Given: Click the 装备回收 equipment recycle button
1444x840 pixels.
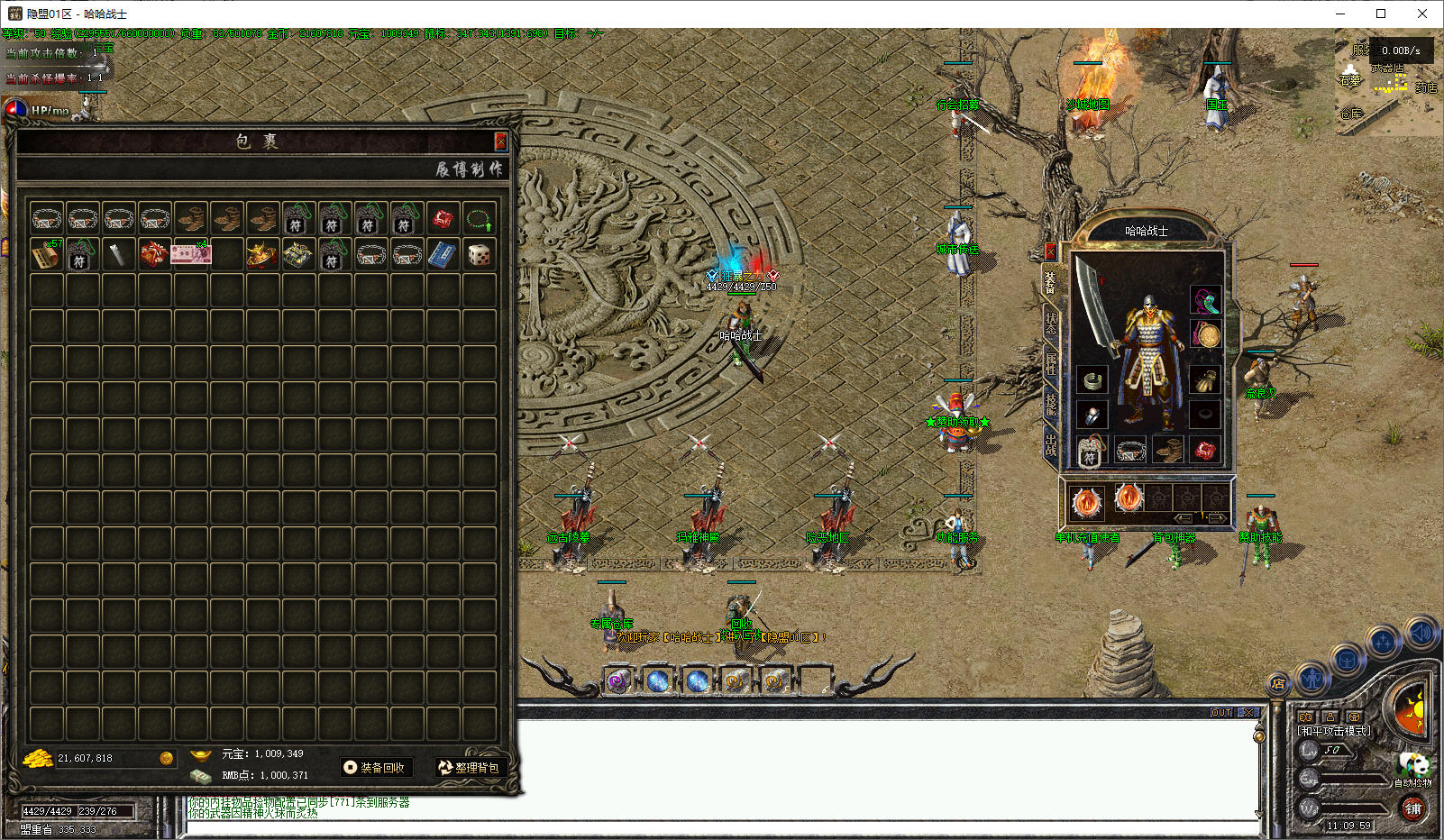Looking at the screenshot, I should (375, 768).
